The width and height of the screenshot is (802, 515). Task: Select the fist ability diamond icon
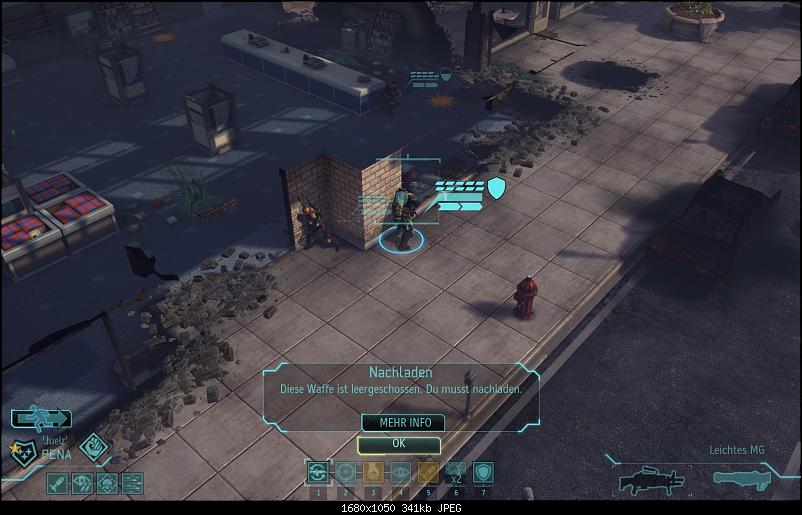tap(95, 447)
